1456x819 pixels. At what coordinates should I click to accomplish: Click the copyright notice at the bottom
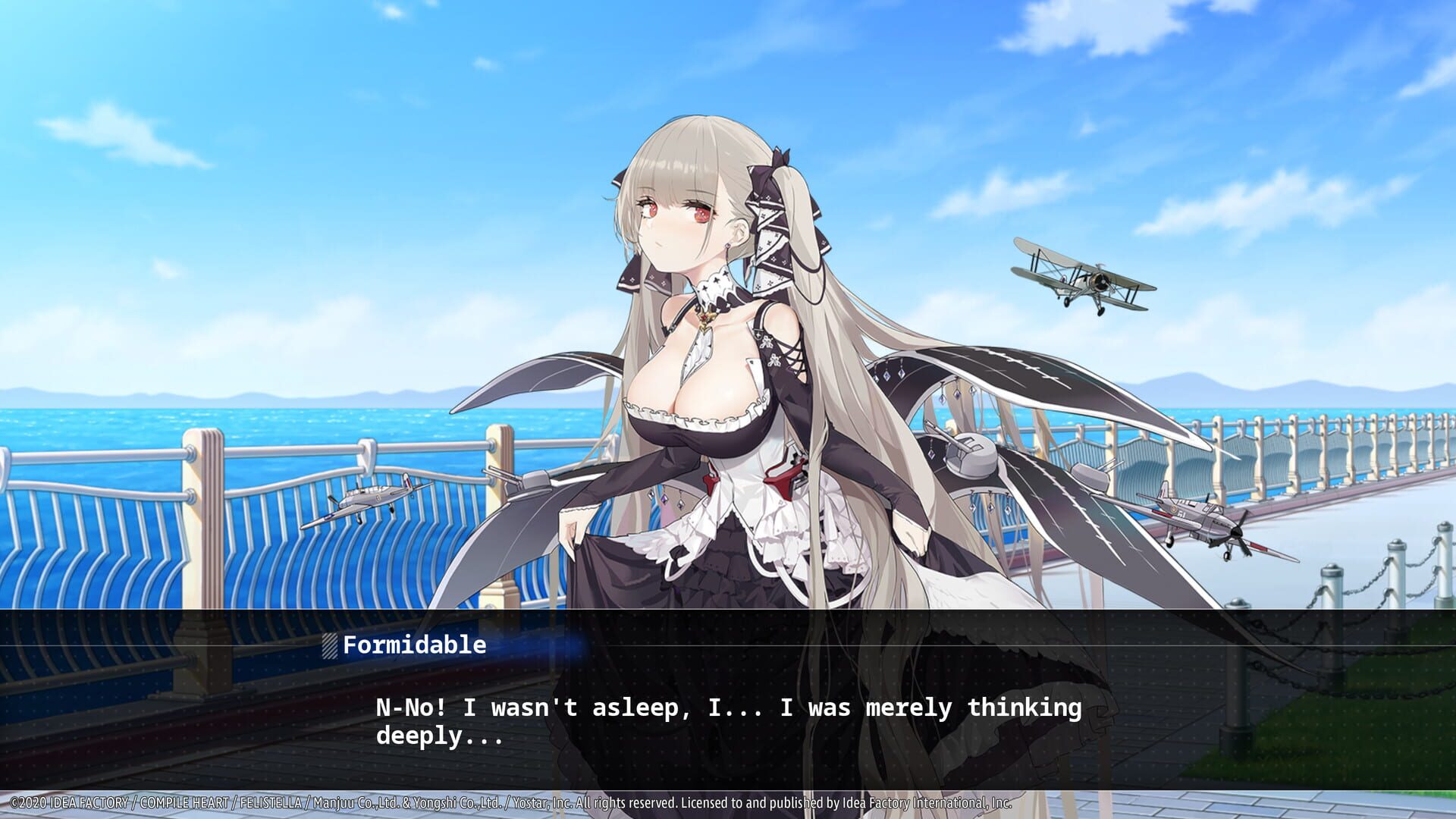pos(508,799)
